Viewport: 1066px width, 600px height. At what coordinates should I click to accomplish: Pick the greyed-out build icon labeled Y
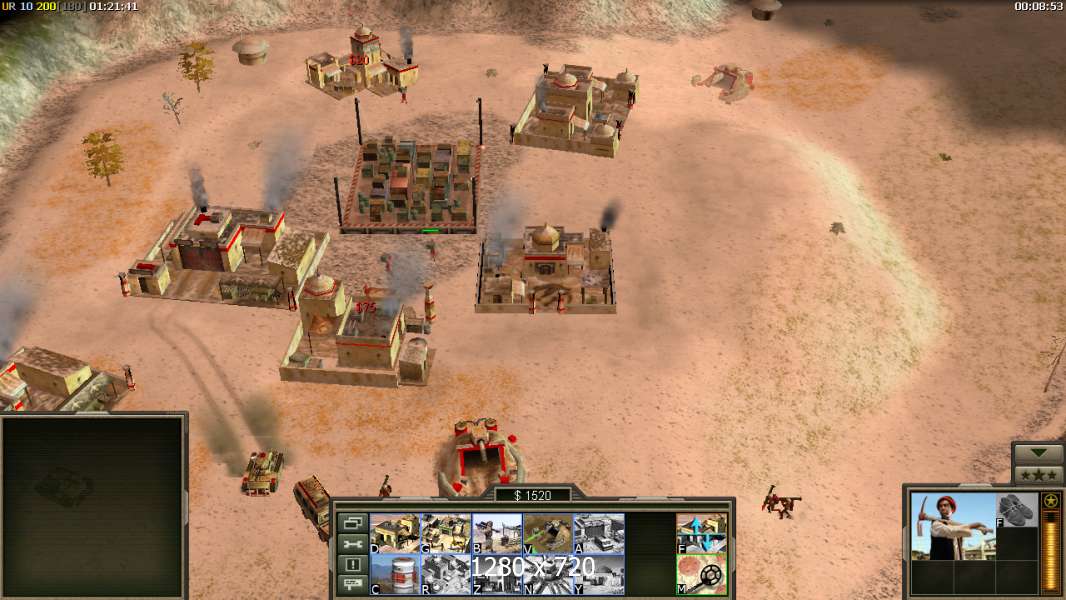pos(599,574)
